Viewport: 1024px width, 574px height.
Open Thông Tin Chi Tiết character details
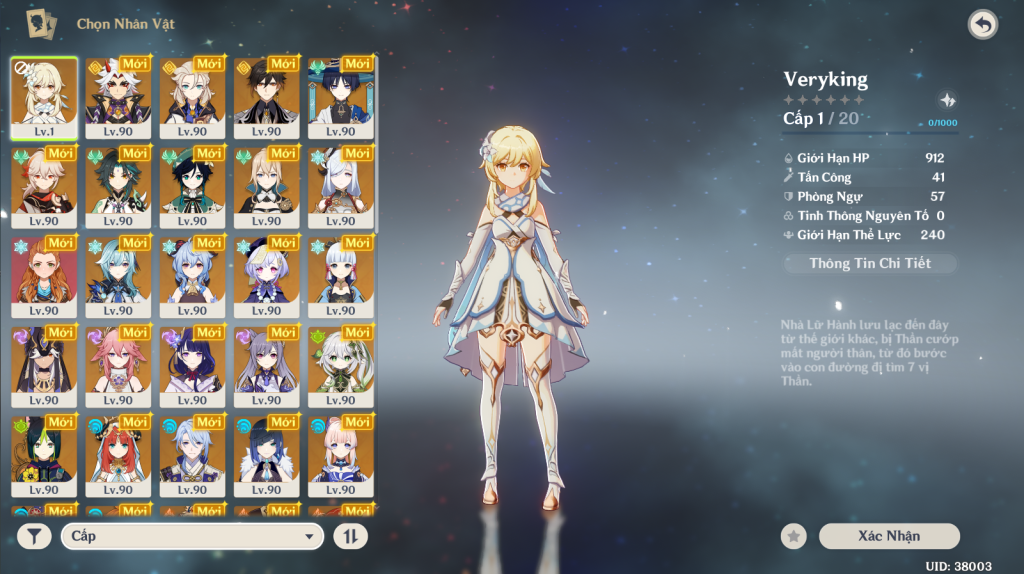click(x=869, y=263)
